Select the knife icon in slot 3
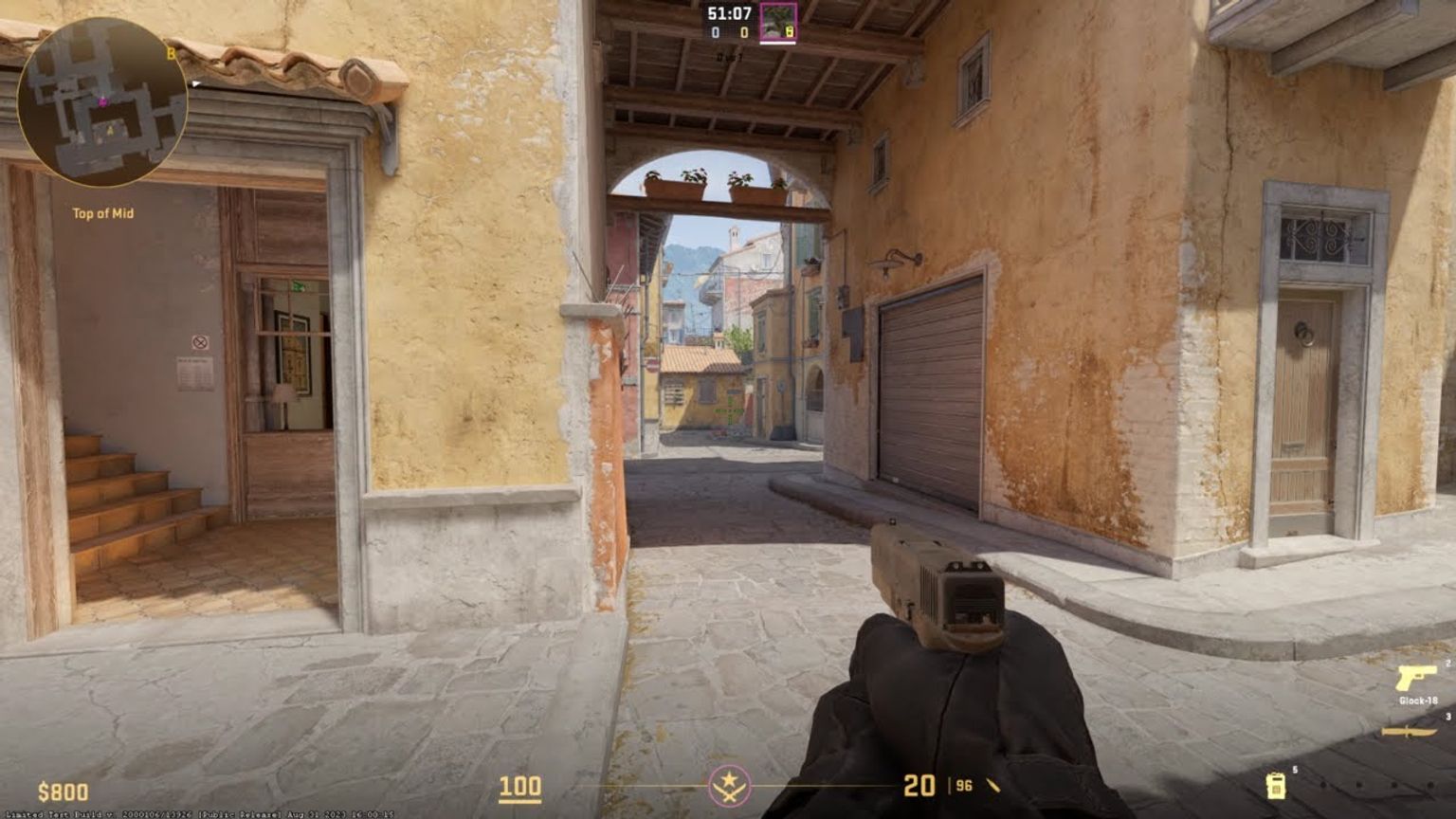1456x819 pixels. tap(1408, 730)
